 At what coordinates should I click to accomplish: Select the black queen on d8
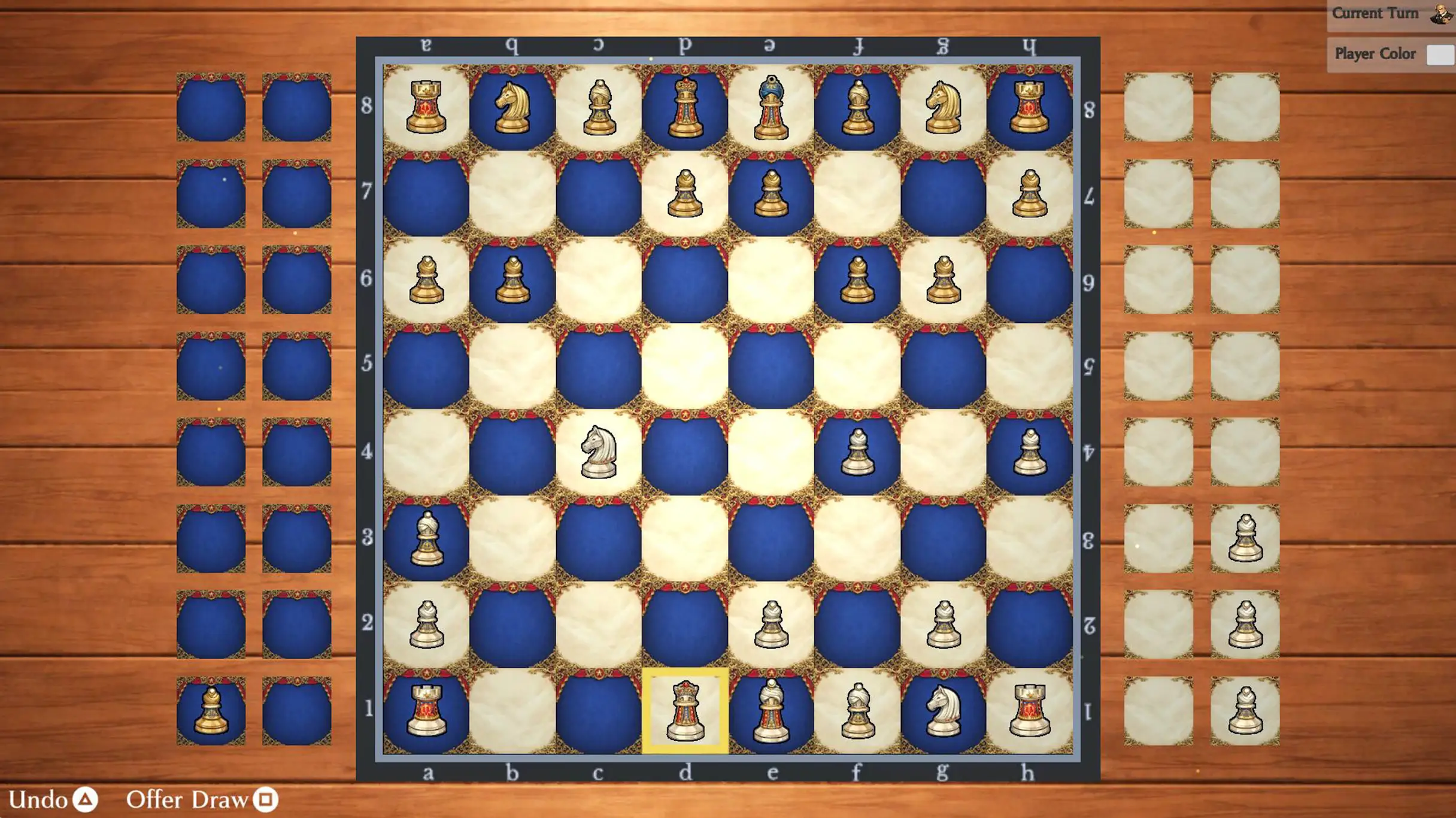coord(686,105)
